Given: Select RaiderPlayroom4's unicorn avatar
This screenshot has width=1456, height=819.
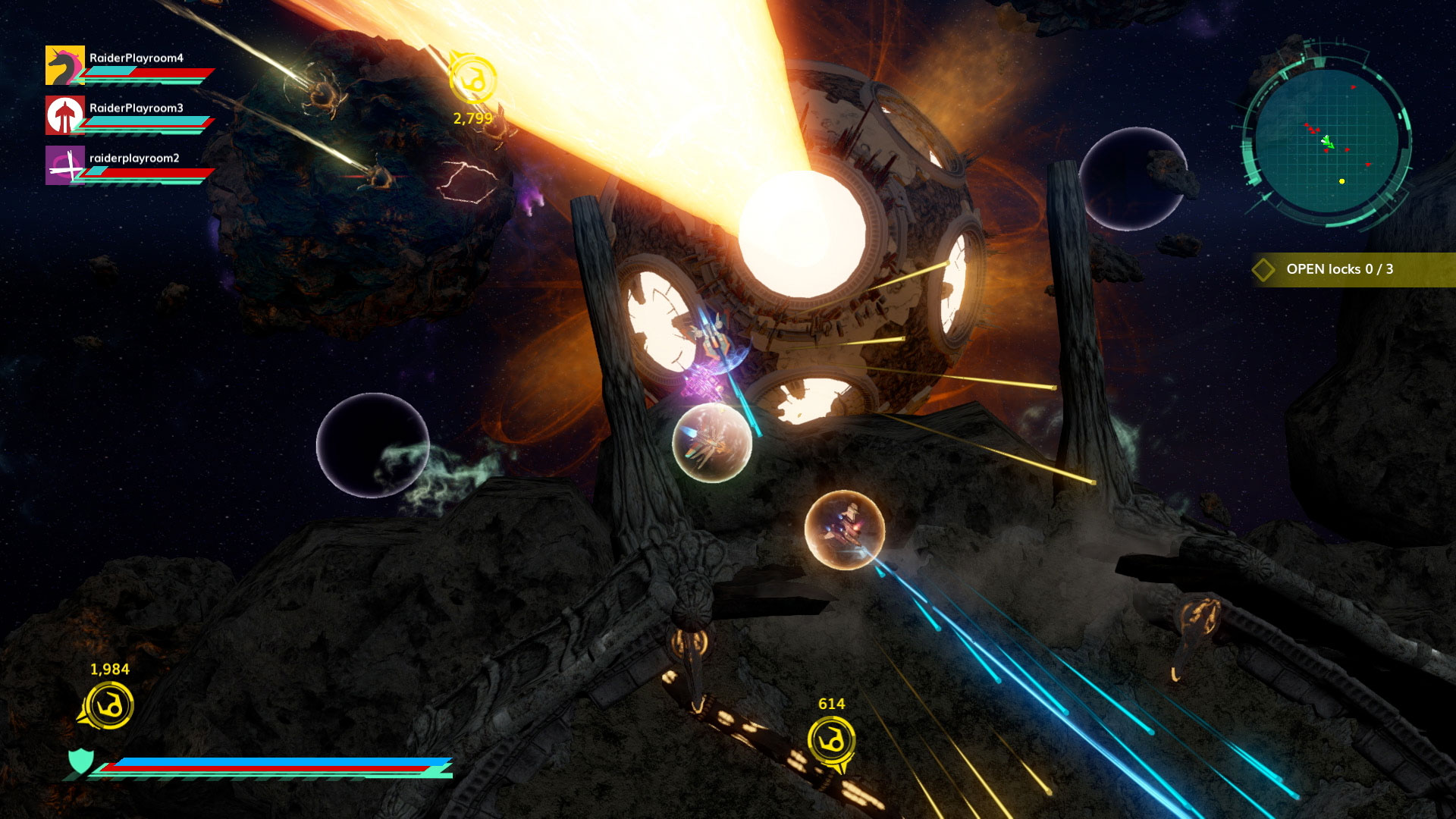Looking at the screenshot, I should pyautogui.click(x=64, y=65).
